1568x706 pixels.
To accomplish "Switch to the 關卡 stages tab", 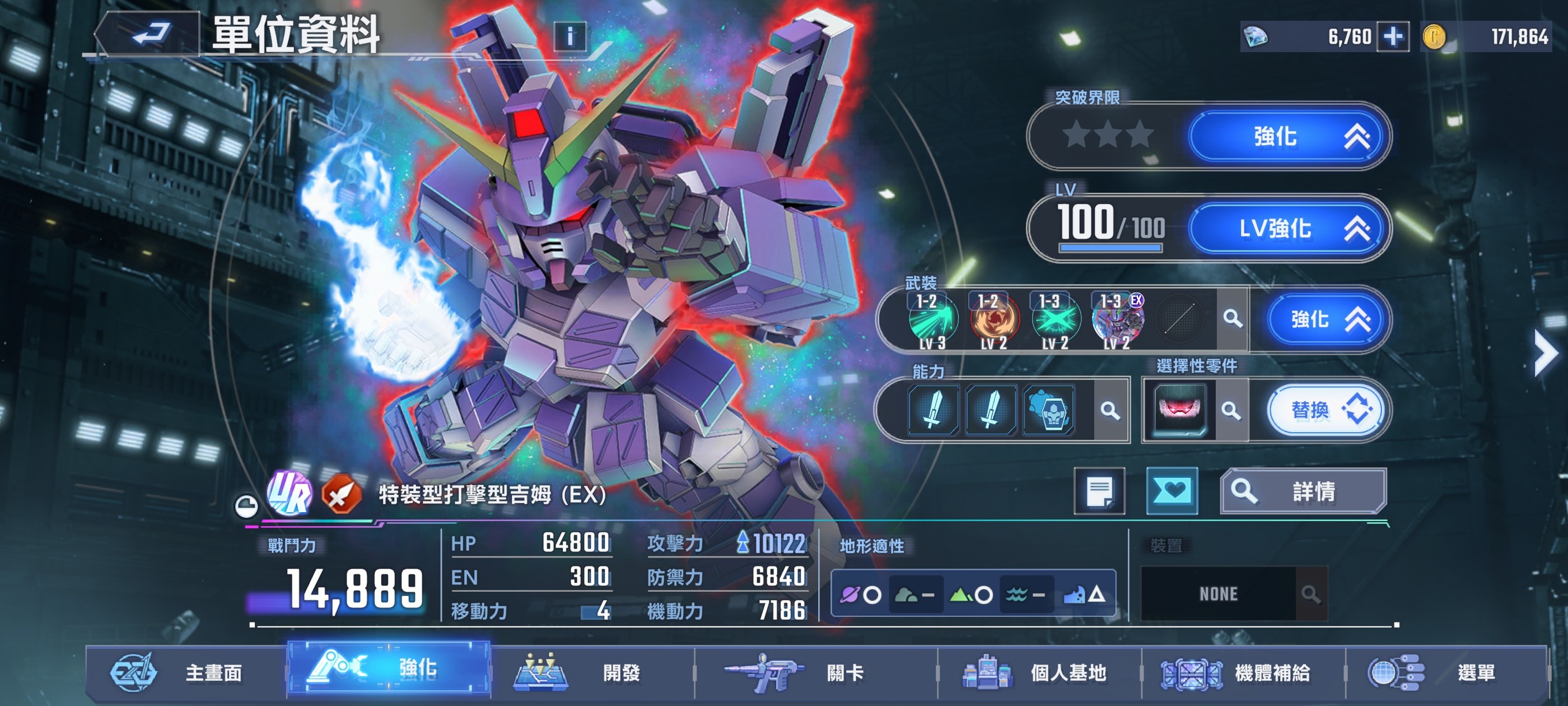I will 816,672.
